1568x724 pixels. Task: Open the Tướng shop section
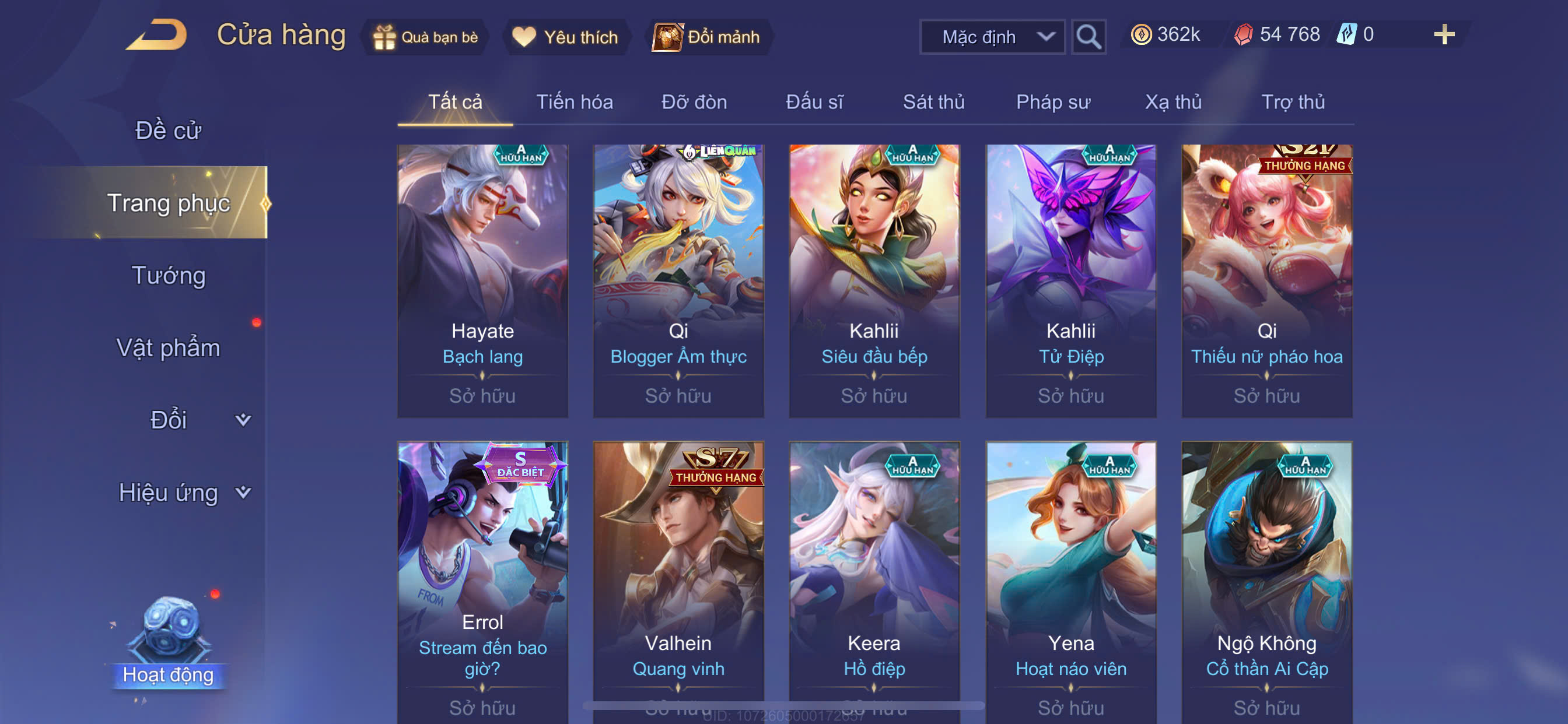pyautogui.click(x=169, y=276)
